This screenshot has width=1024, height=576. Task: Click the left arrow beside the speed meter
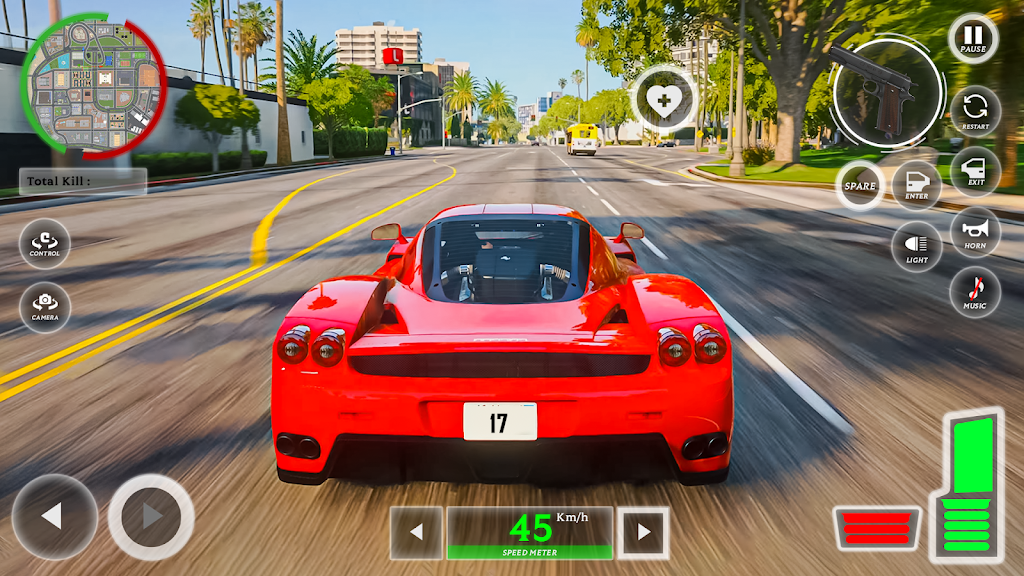[416, 532]
